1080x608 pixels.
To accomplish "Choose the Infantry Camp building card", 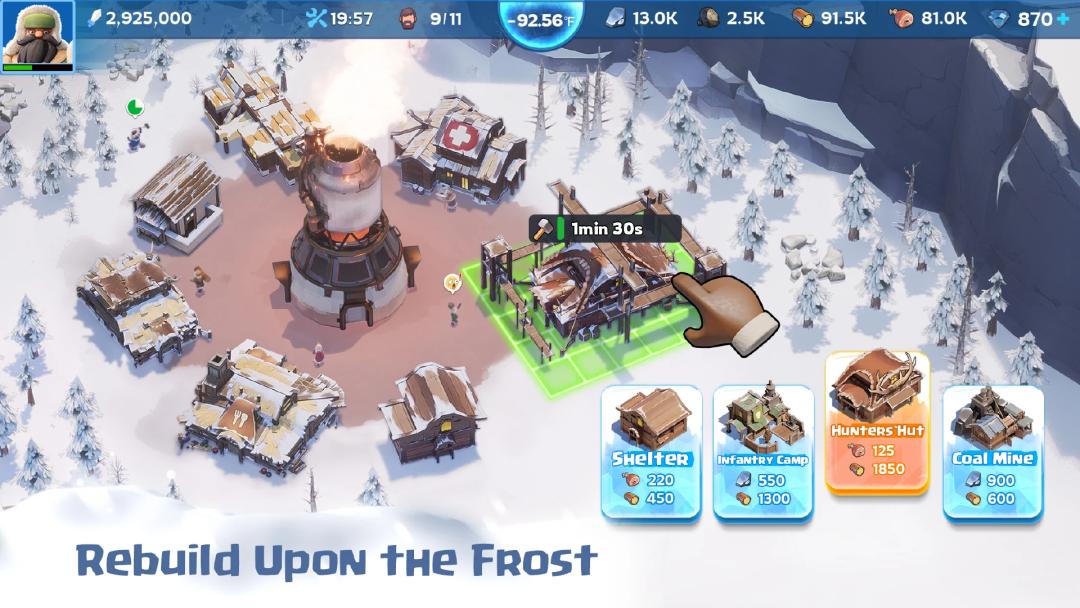I will [x=762, y=450].
